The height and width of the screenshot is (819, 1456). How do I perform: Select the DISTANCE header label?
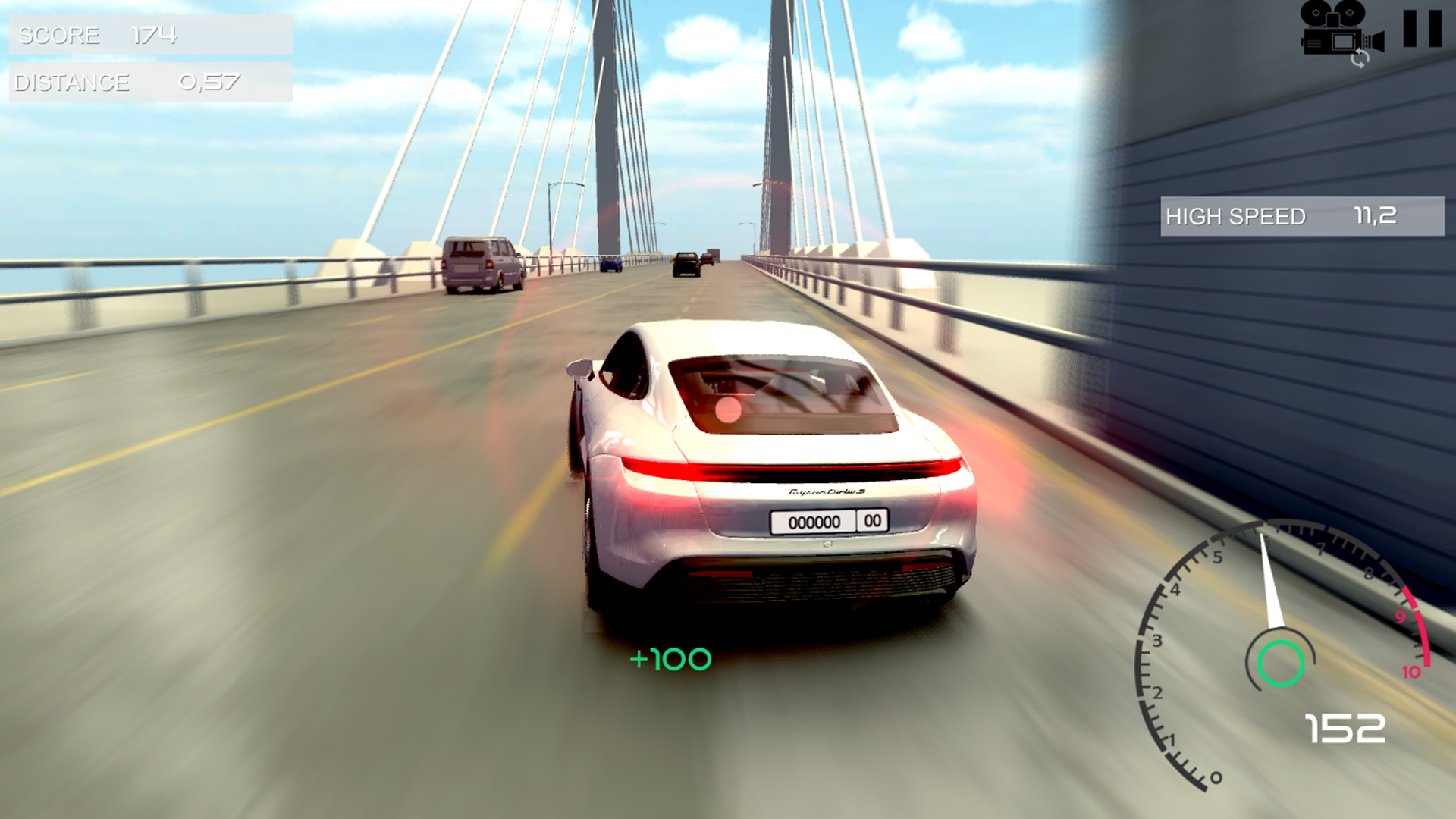[72, 82]
